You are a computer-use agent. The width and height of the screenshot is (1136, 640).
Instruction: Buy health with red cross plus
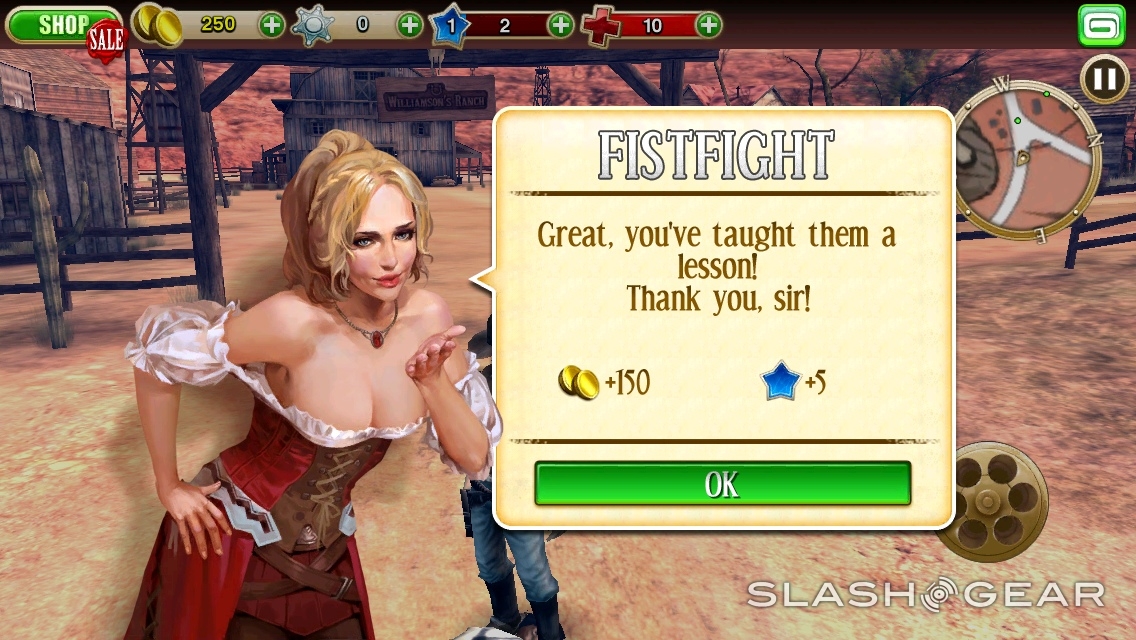(x=708, y=25)
